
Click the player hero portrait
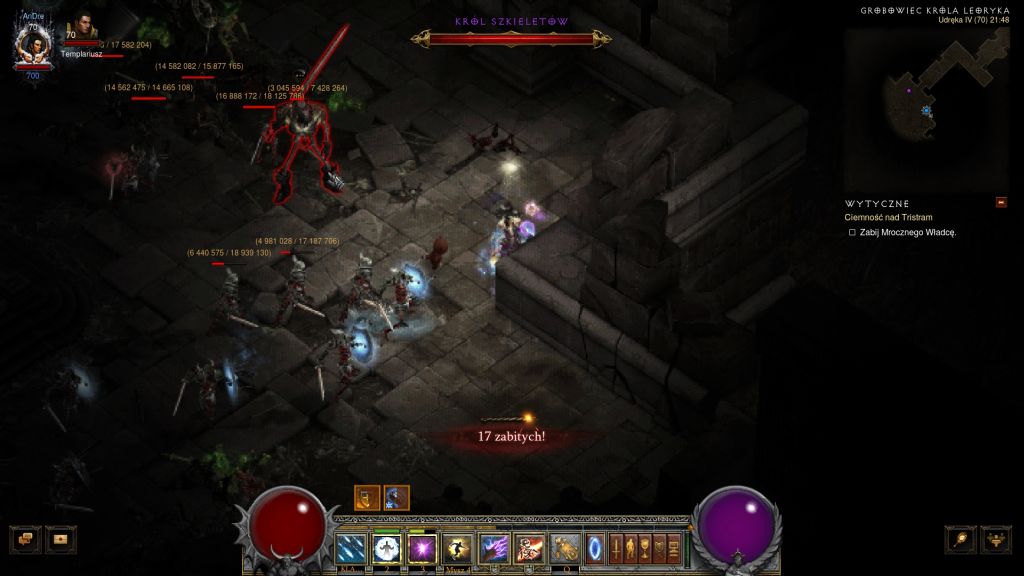(x=33, y=45)
